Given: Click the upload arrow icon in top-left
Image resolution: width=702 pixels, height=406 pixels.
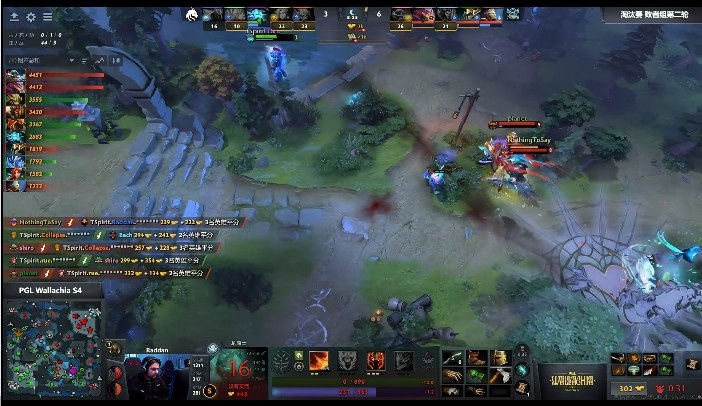Looking at the screenshot, I should click(x=14, y=17).
